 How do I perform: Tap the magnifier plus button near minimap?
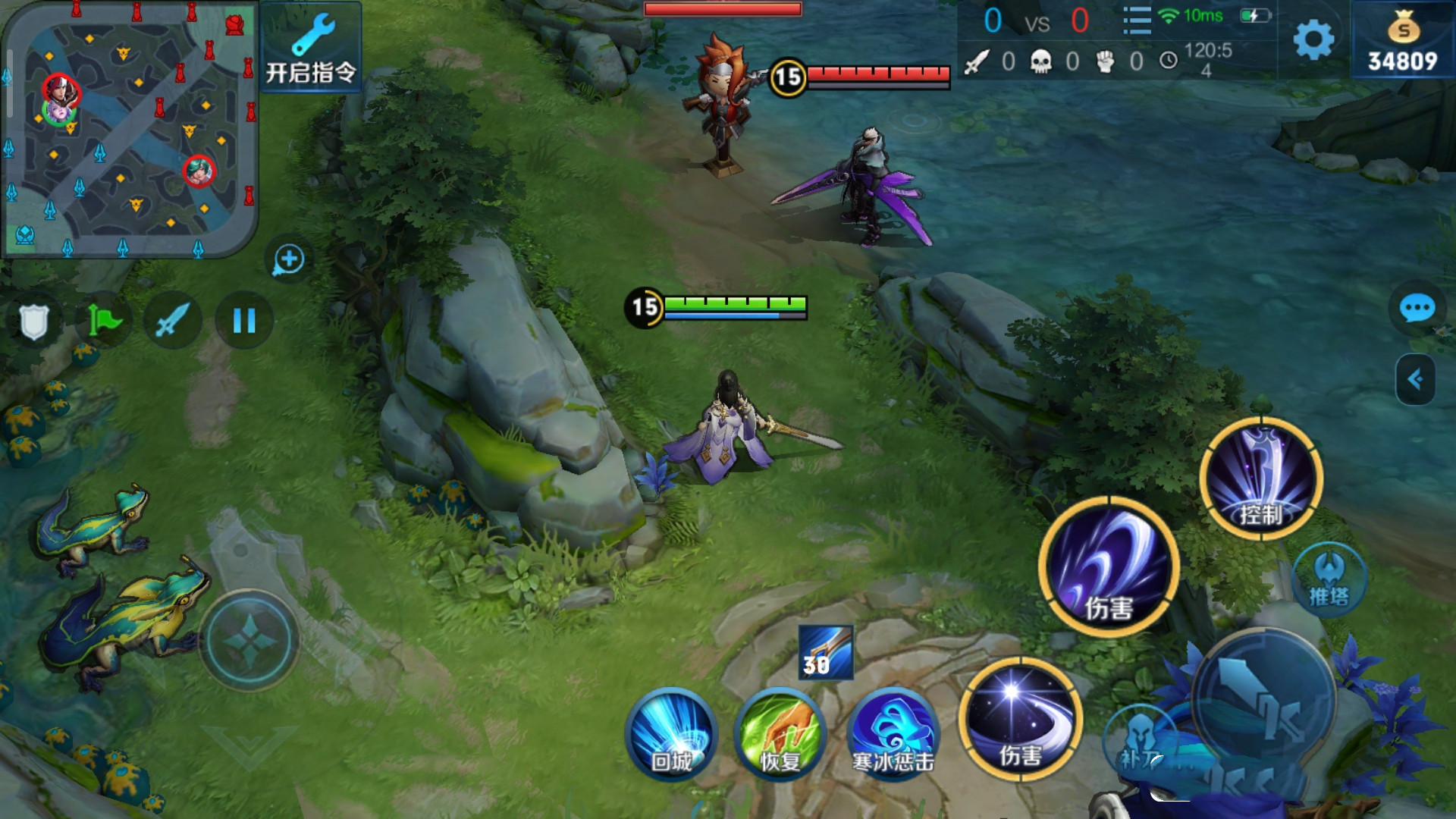[289, 259]
